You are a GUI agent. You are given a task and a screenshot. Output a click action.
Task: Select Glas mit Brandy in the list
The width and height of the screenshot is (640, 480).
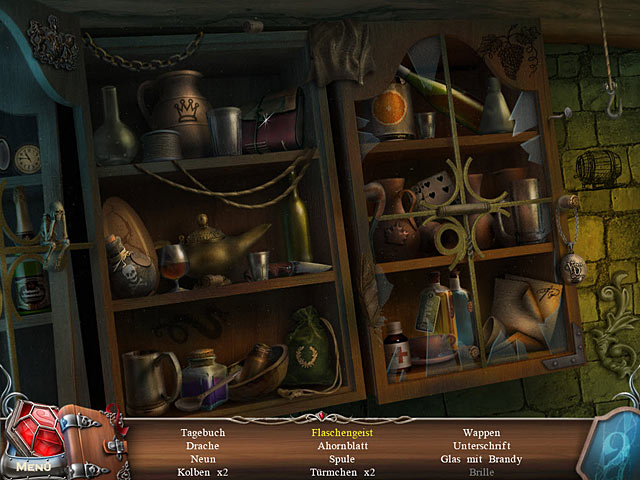pos(481,459)
